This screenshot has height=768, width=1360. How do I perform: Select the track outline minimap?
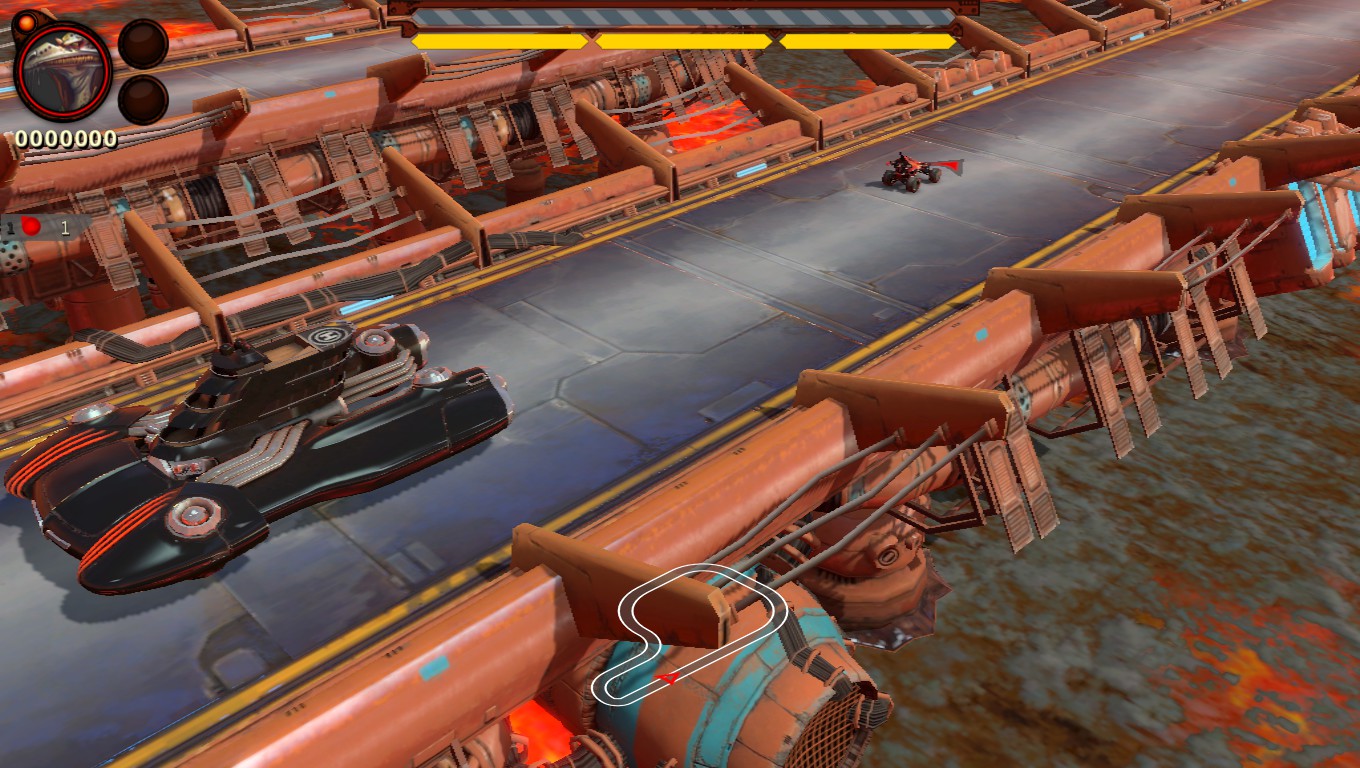[700, 630]
